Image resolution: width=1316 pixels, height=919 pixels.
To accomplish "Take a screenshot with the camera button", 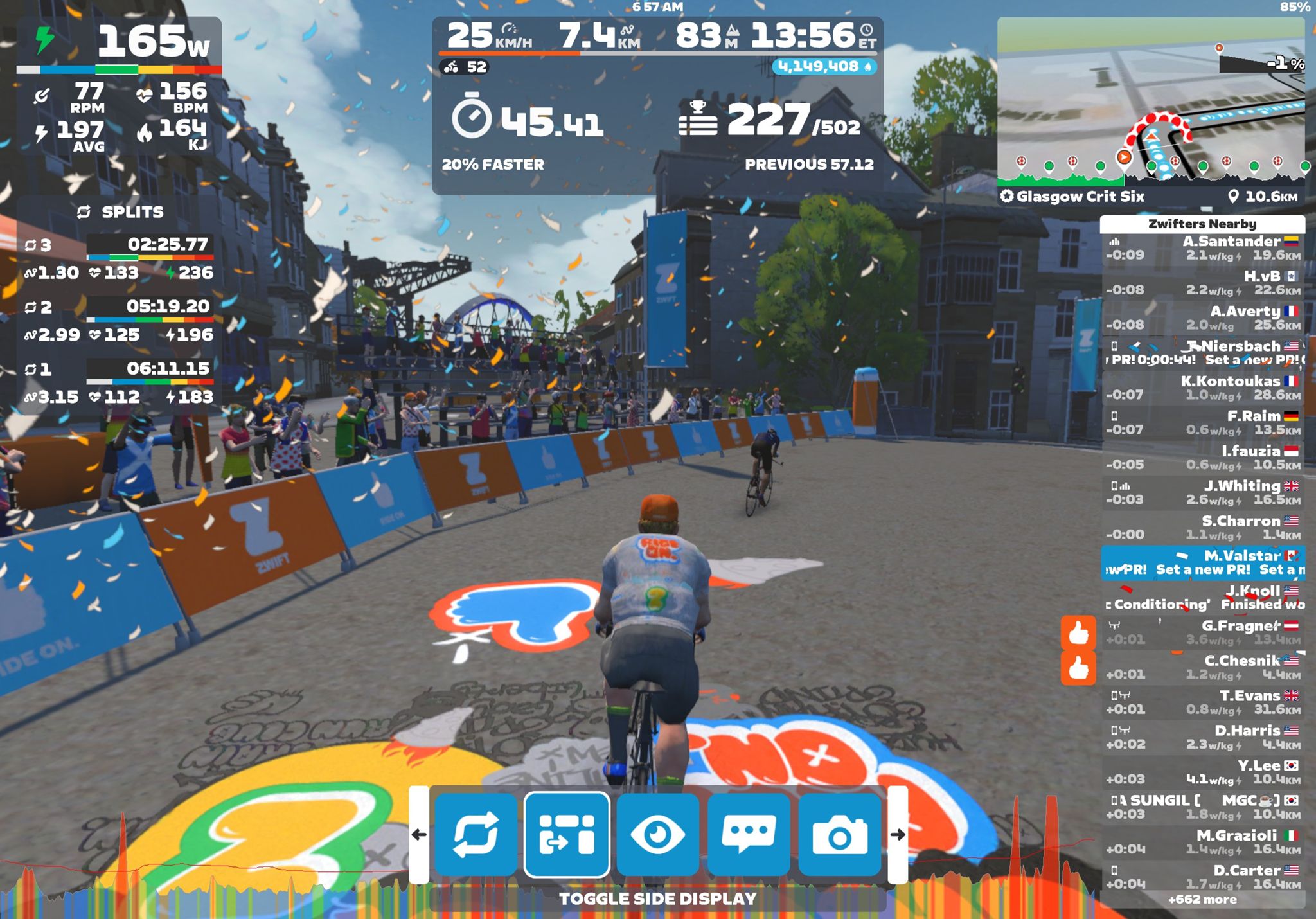I will tap(839, 834).
